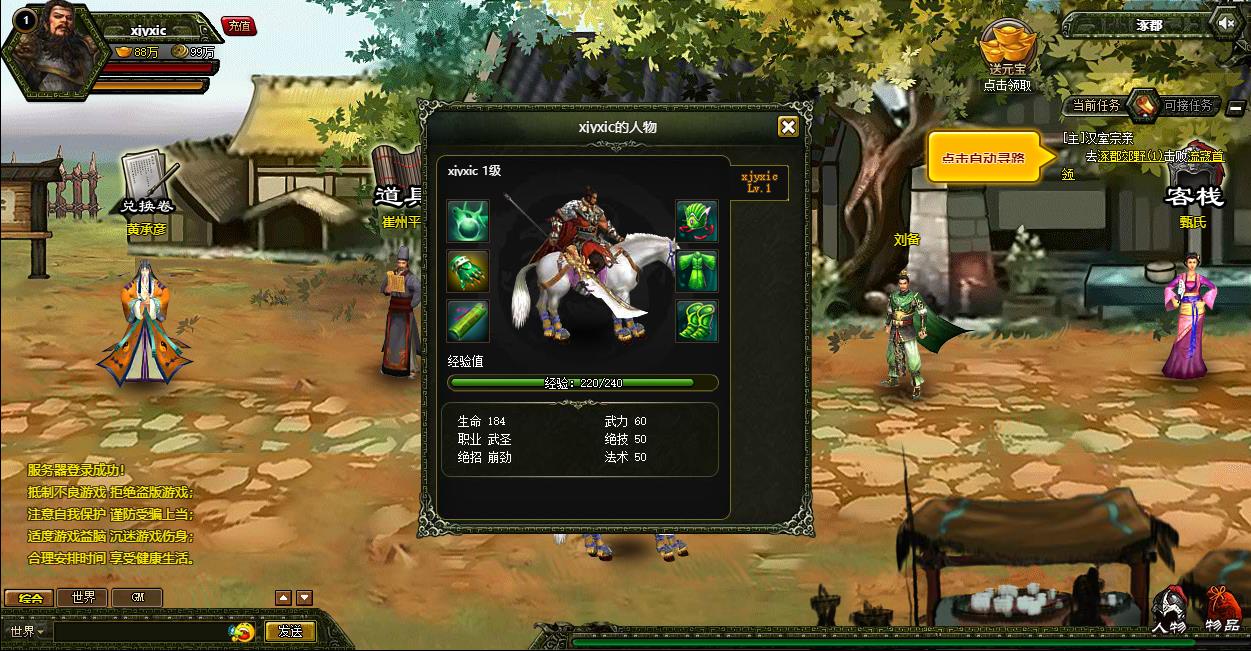Select the green bamboo scroll slot
The width and height of the screenshot is (1251, 651).
point(467,320)
